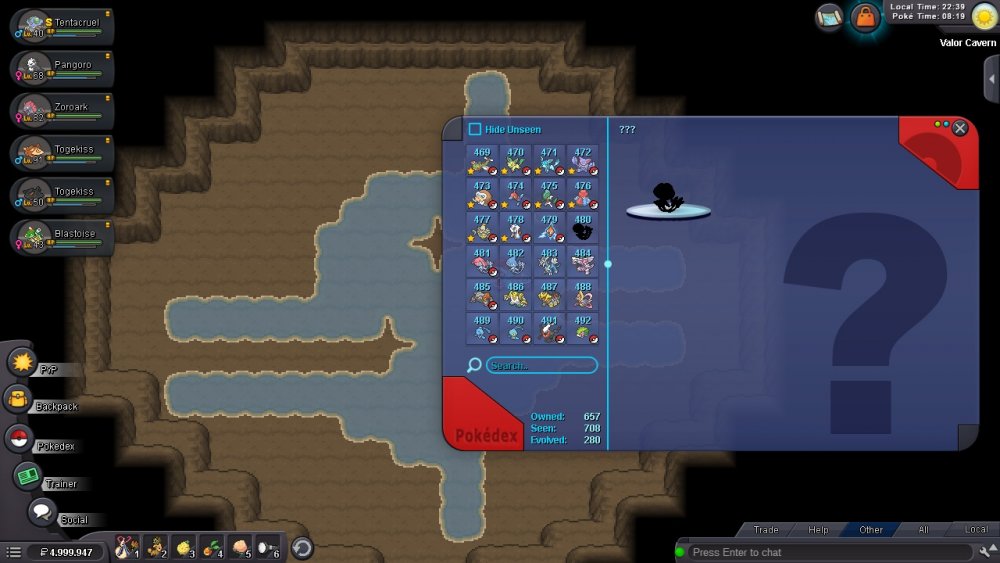
Task: Switch to the Help chat tab
Action: [818, 530]
